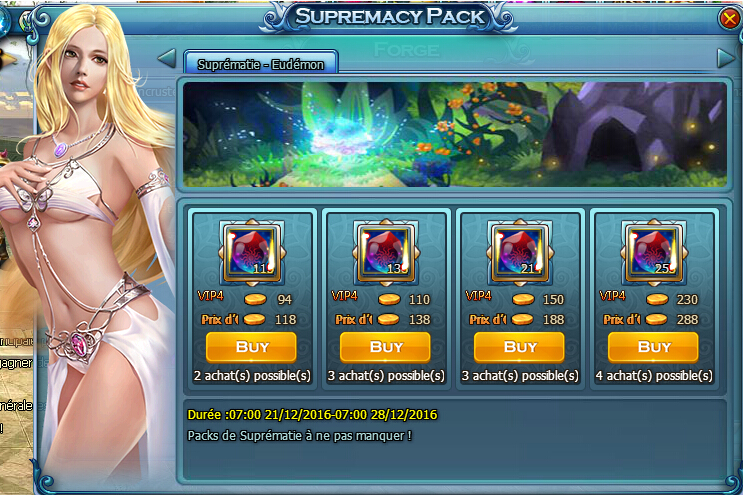Select the Suprématie - Eudémon tab
This screenshot has width=743, height=495.
[x=261, y=62]
